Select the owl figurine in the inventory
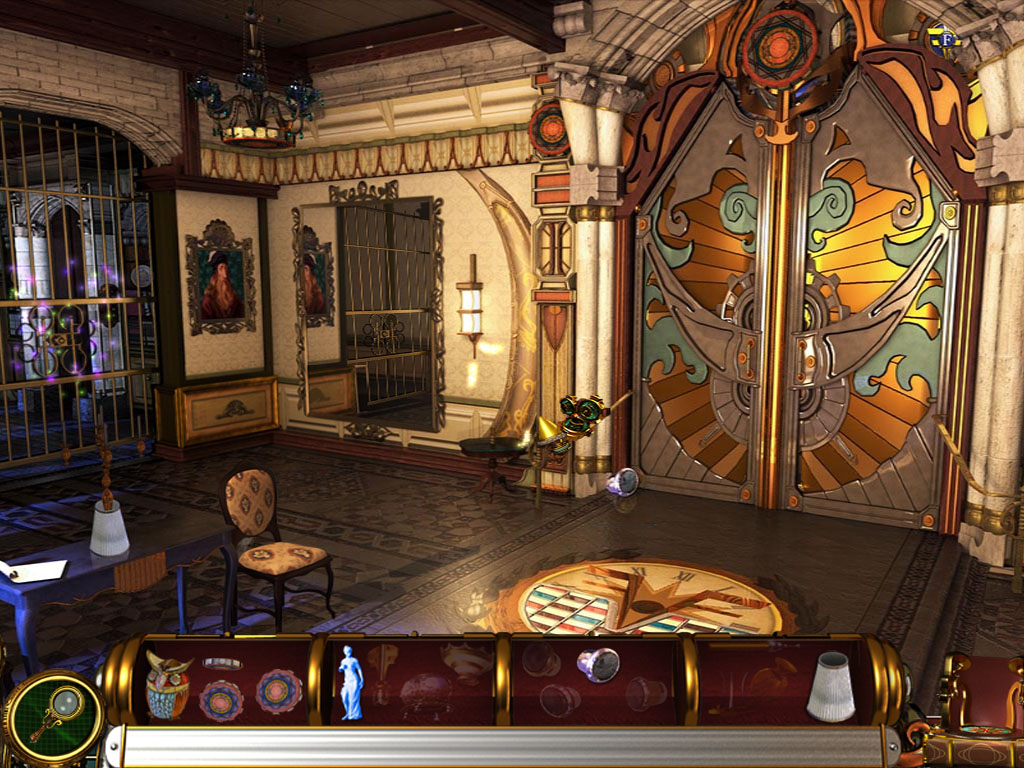Screen dimensions: 1024x768 168,685
